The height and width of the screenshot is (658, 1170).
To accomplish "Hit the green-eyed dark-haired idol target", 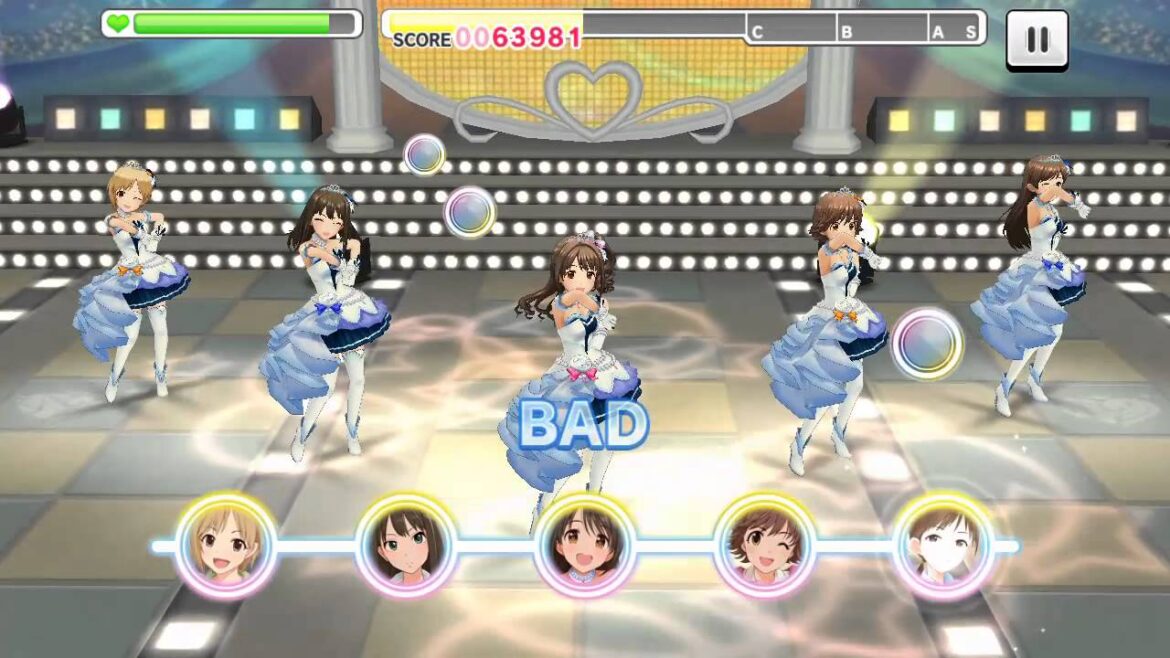I will click(x=405, y=546).
